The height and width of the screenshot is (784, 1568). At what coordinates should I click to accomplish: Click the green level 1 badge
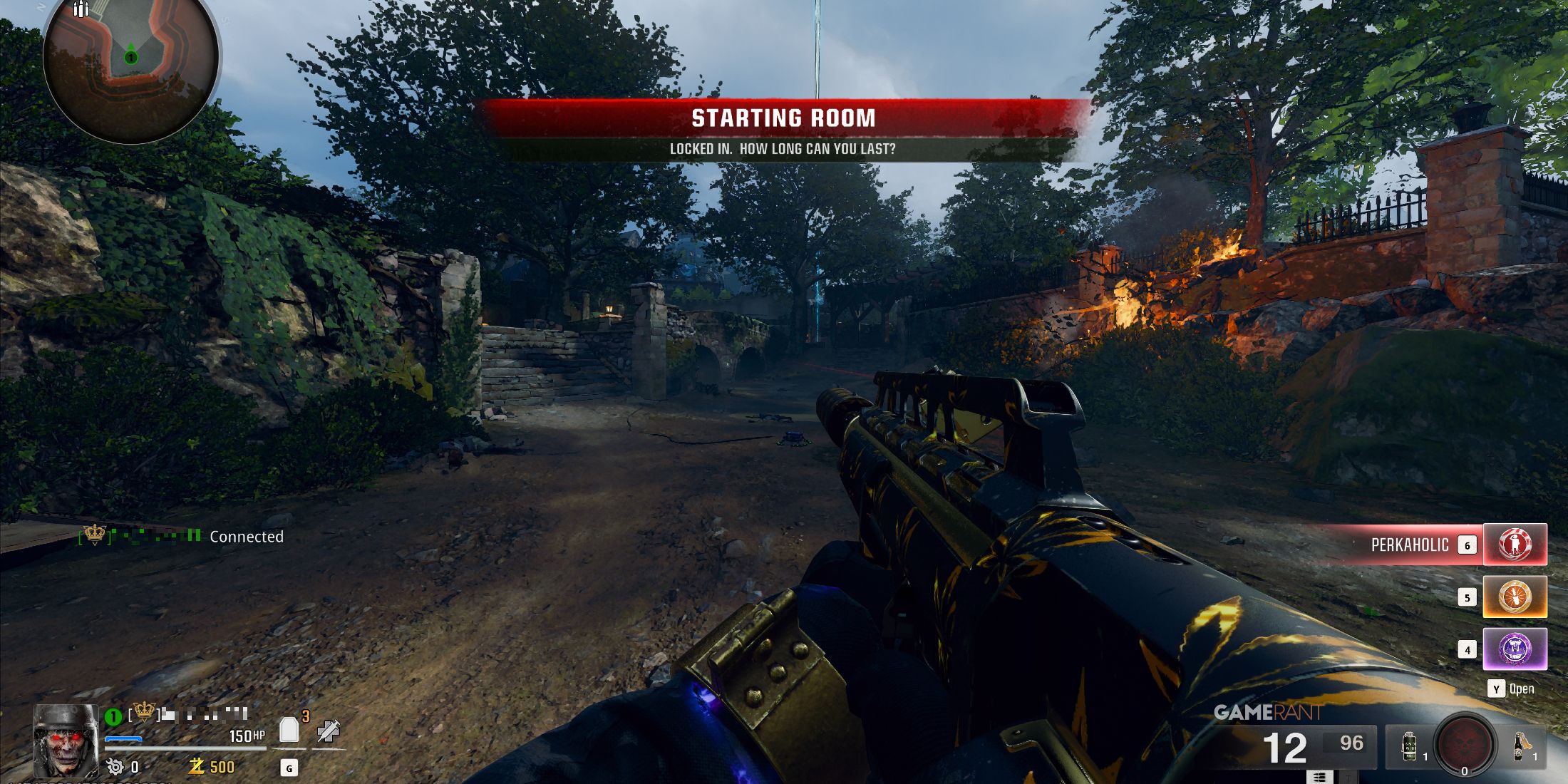tap(113, 716)
